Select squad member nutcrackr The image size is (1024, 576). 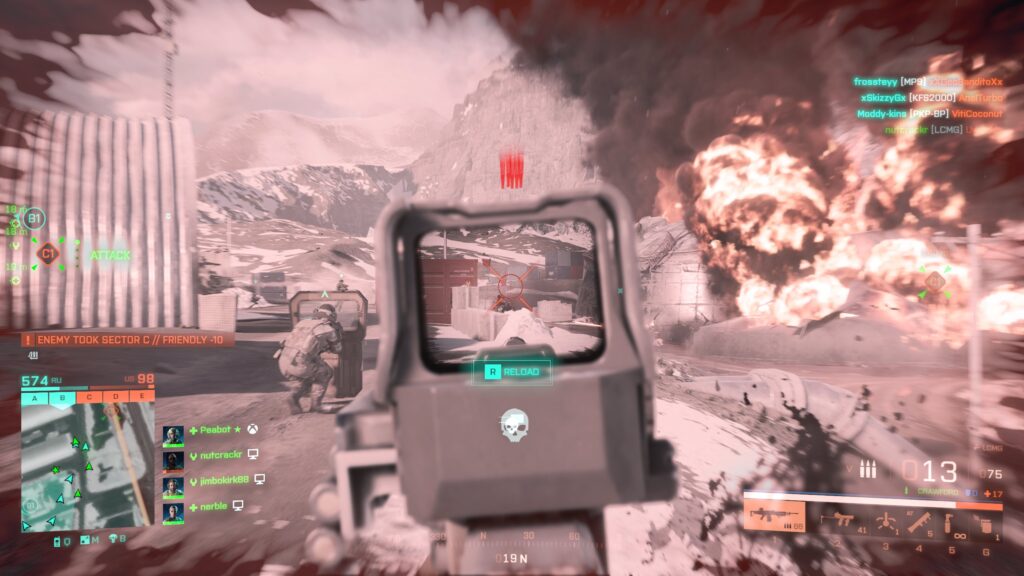[x=214, y=455]
